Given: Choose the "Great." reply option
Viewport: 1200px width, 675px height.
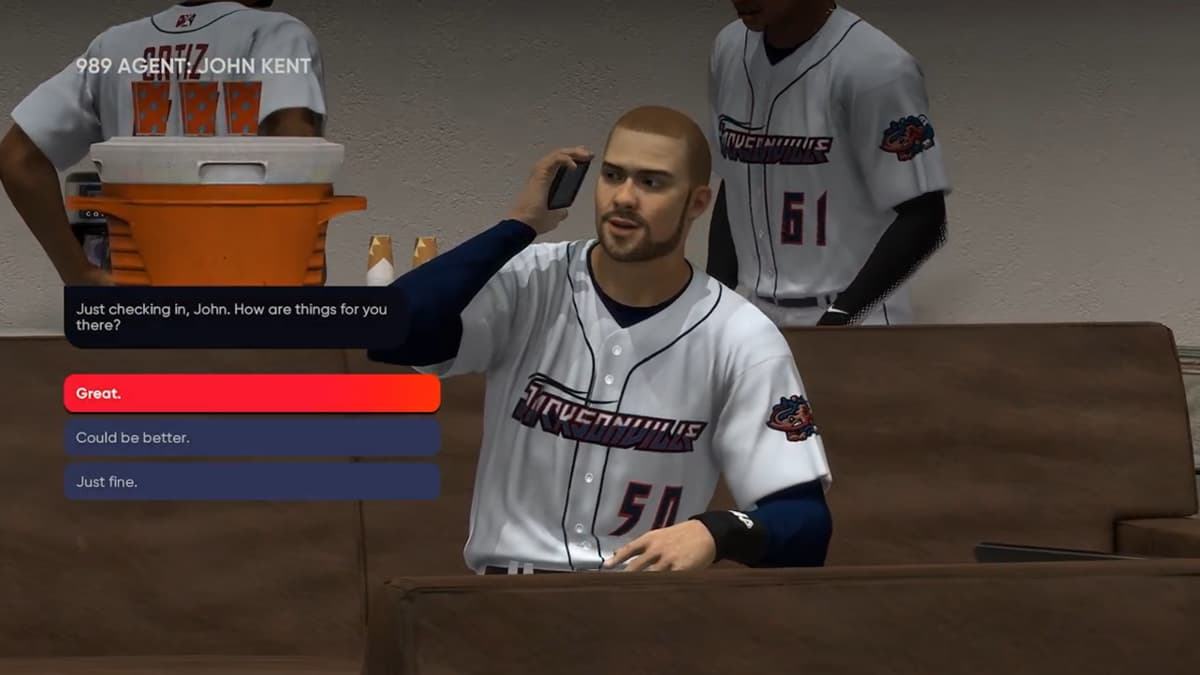Looking at the screenshot, I should pyautogui.click(x=252, y=393).
